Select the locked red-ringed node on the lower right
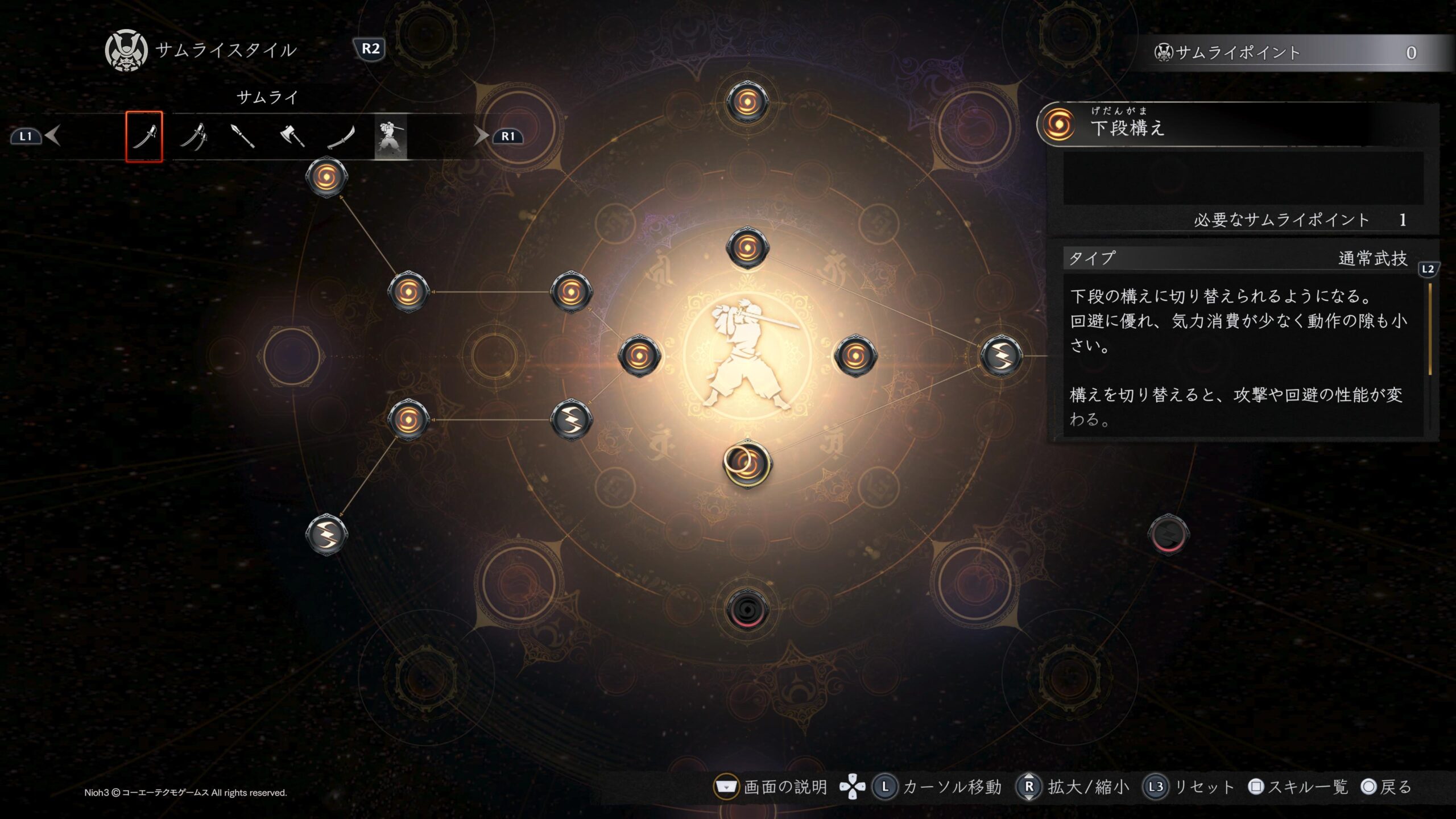 tap(1168, 535)
